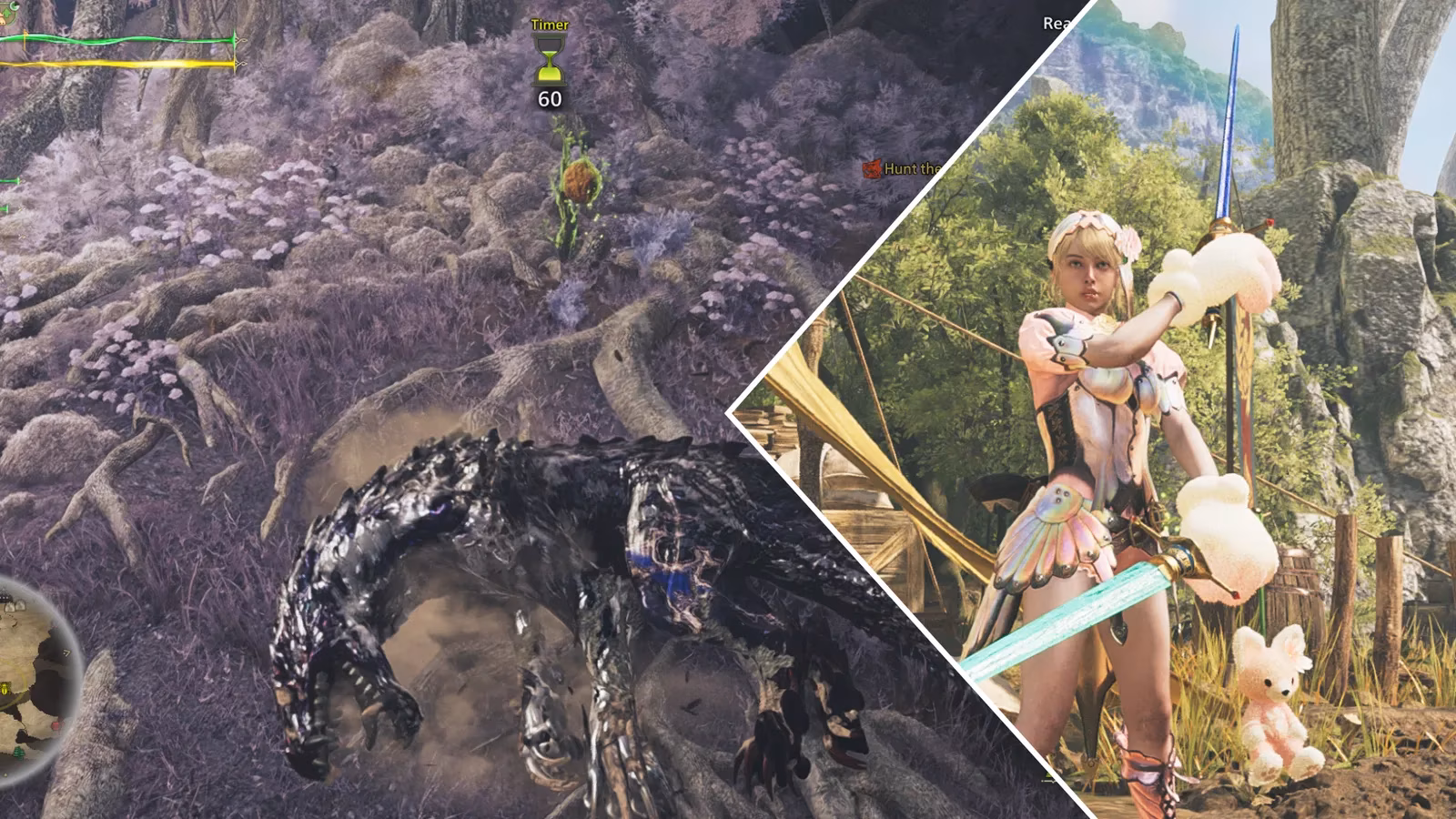Viewport: 1456px width, 819px height.
Task: Select the red monster icon inside the minimap
Action: (56, 726)
